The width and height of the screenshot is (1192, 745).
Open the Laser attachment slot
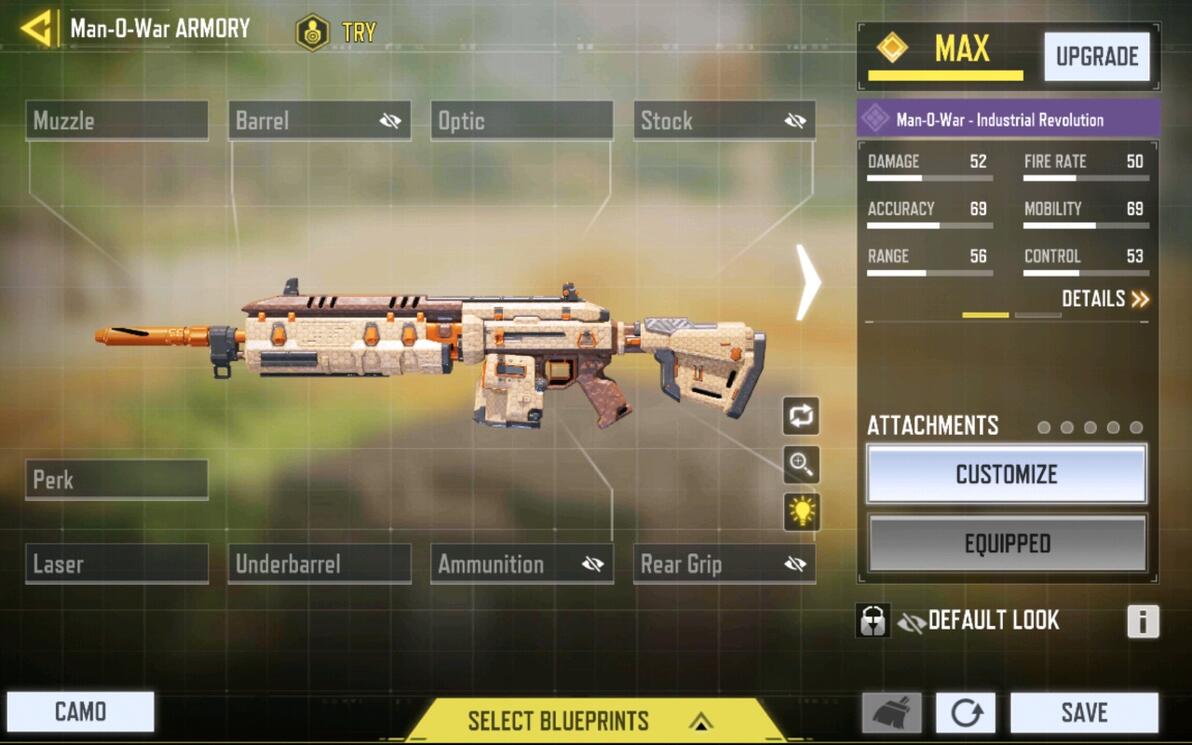tap(117, 564)
